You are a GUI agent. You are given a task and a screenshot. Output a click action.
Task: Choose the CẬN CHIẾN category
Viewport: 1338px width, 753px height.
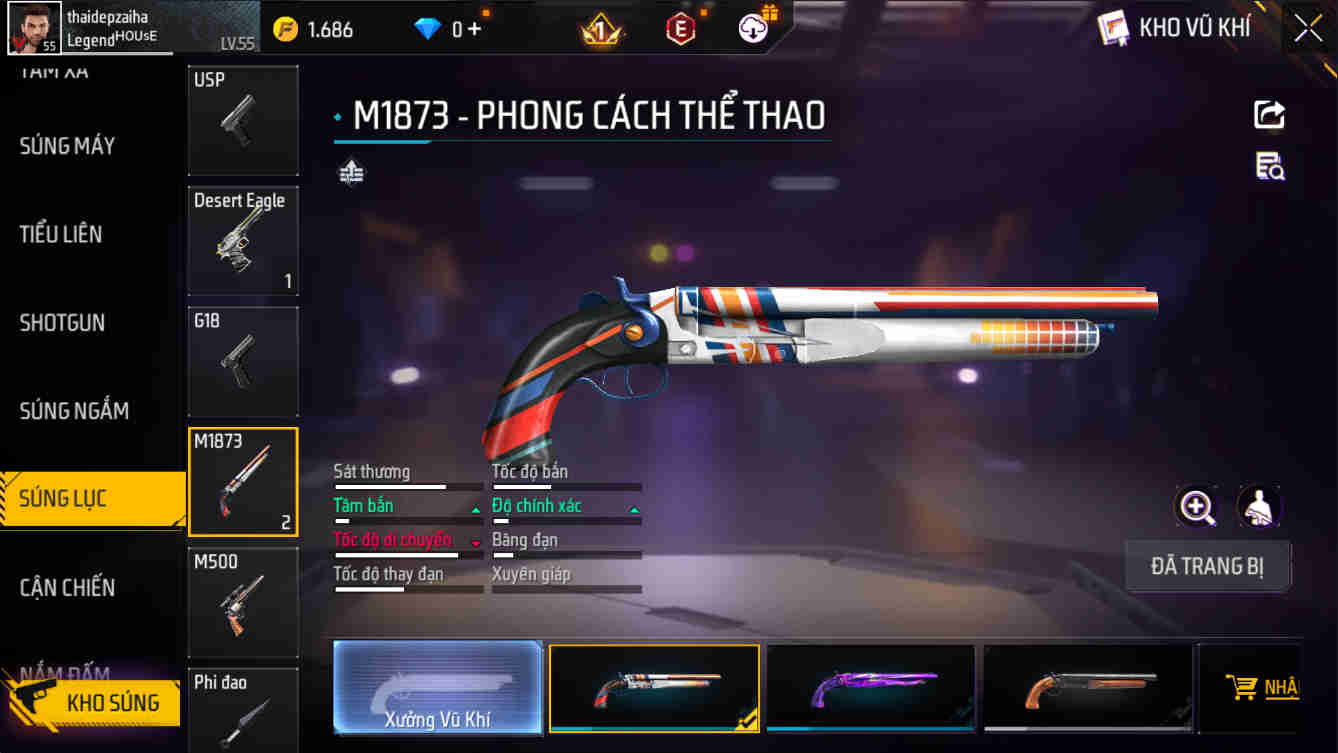pyautogui.click(x=67, y=588)
